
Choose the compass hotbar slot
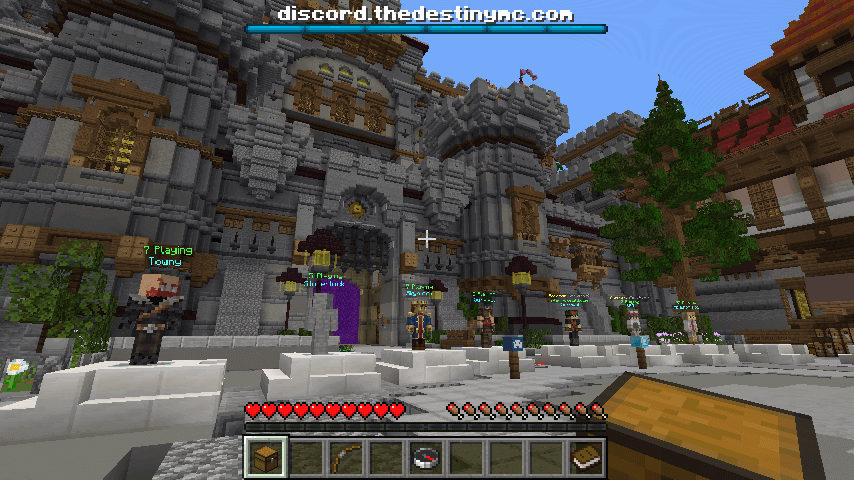tap(426, 458)
